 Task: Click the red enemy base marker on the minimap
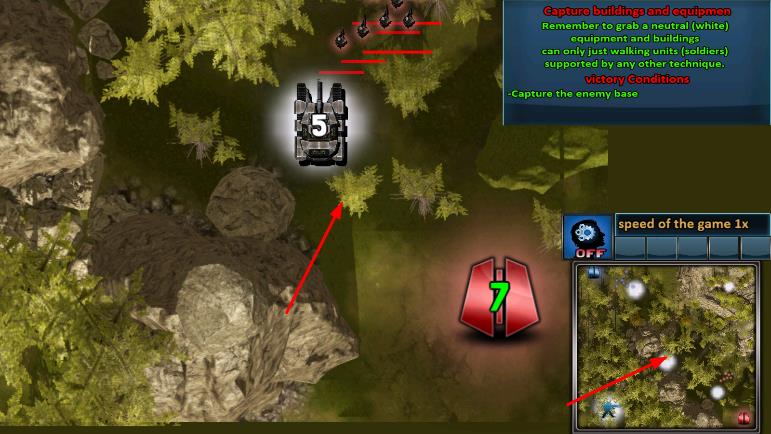tap(743, 417)
